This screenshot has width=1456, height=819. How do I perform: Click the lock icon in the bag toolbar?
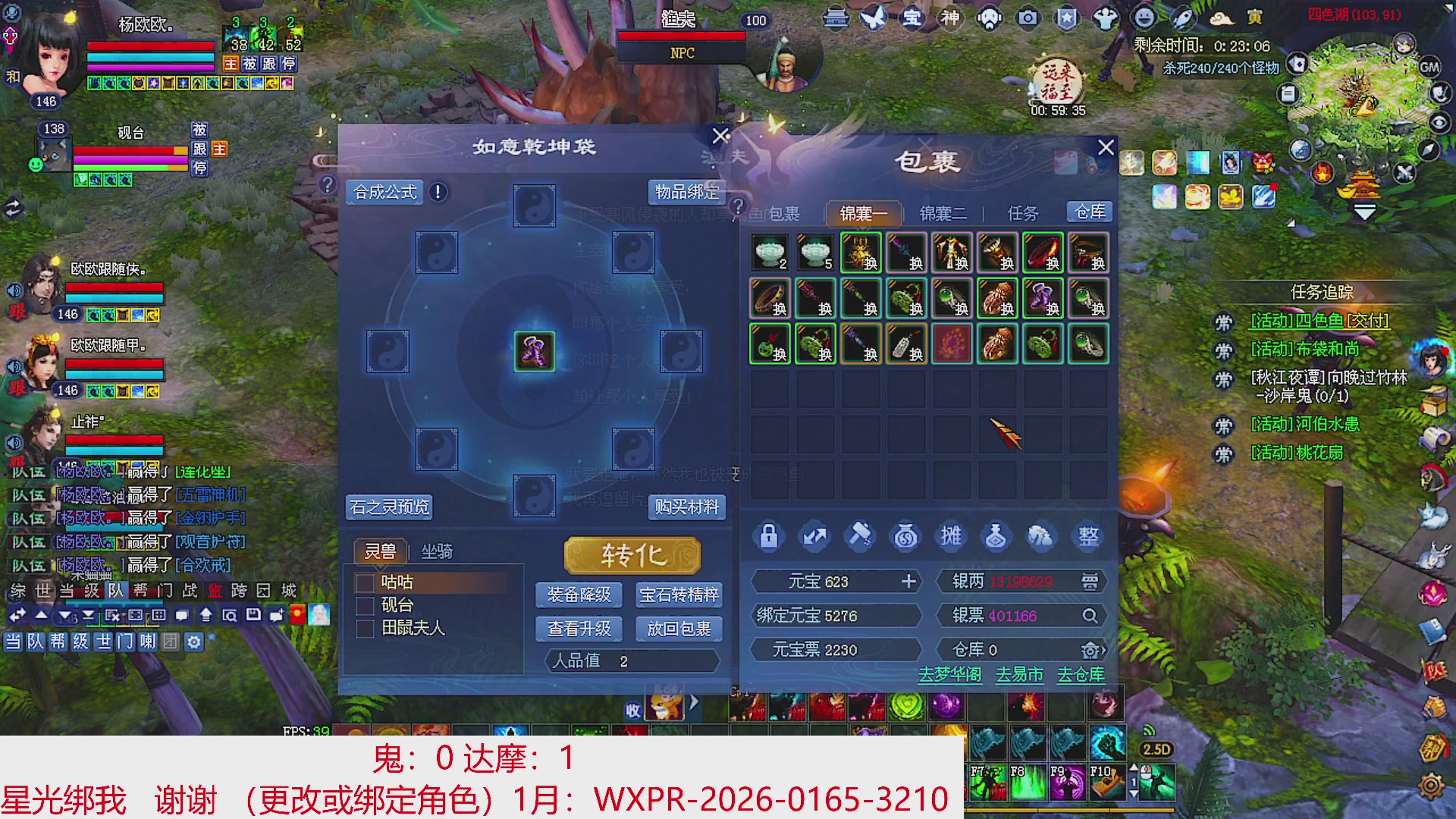click(768, 536)
